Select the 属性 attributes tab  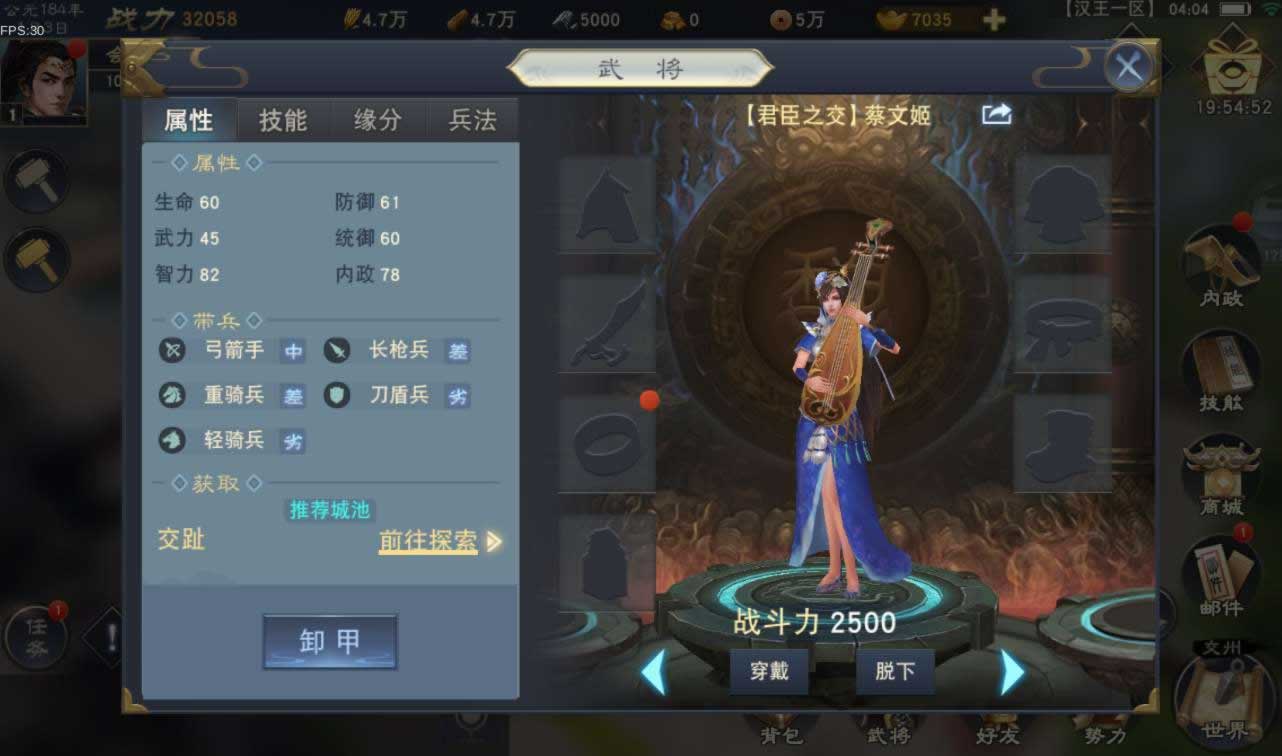(189, 120)
